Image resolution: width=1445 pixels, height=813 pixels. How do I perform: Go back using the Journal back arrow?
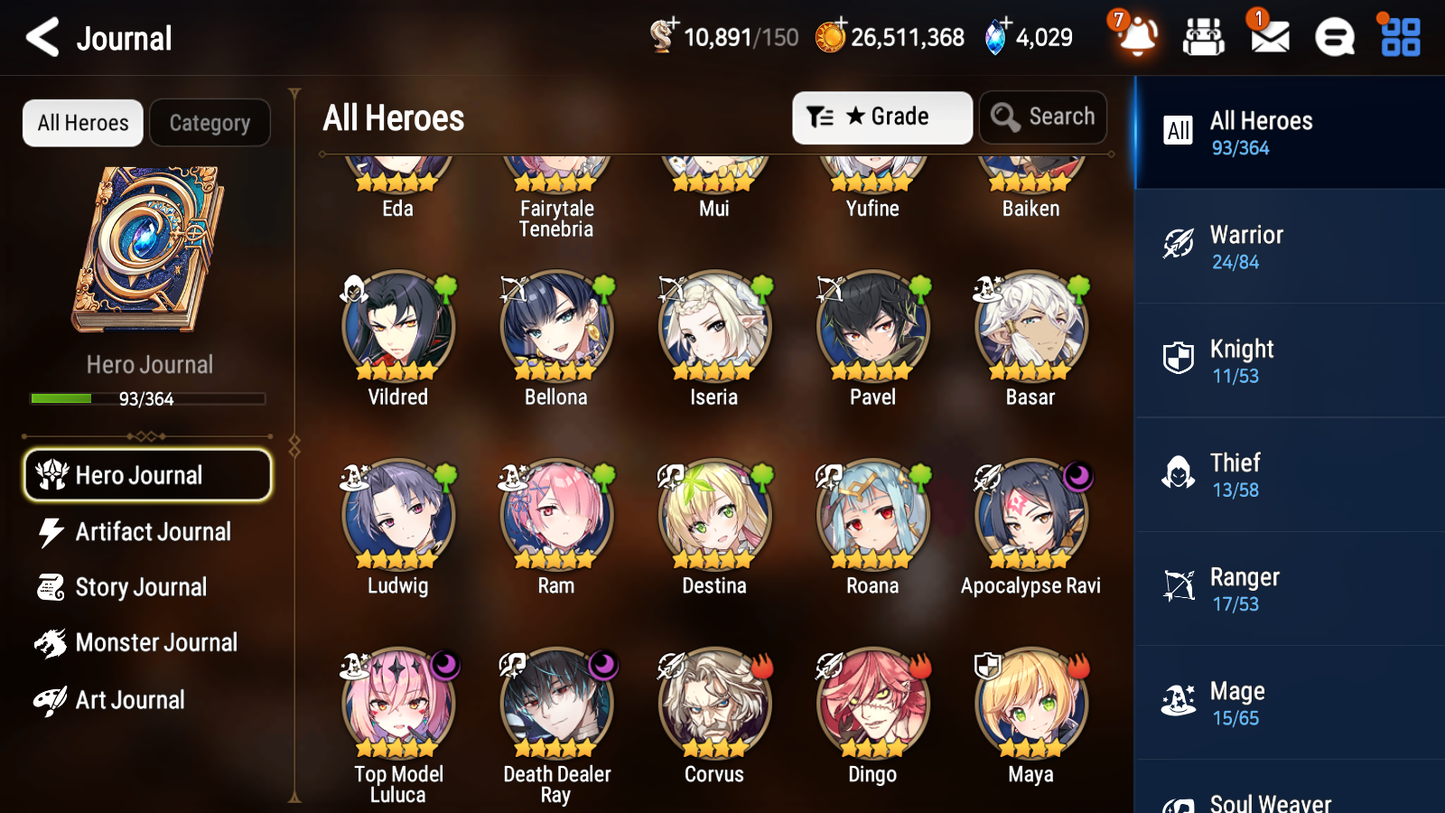click(x=42, y=37)
